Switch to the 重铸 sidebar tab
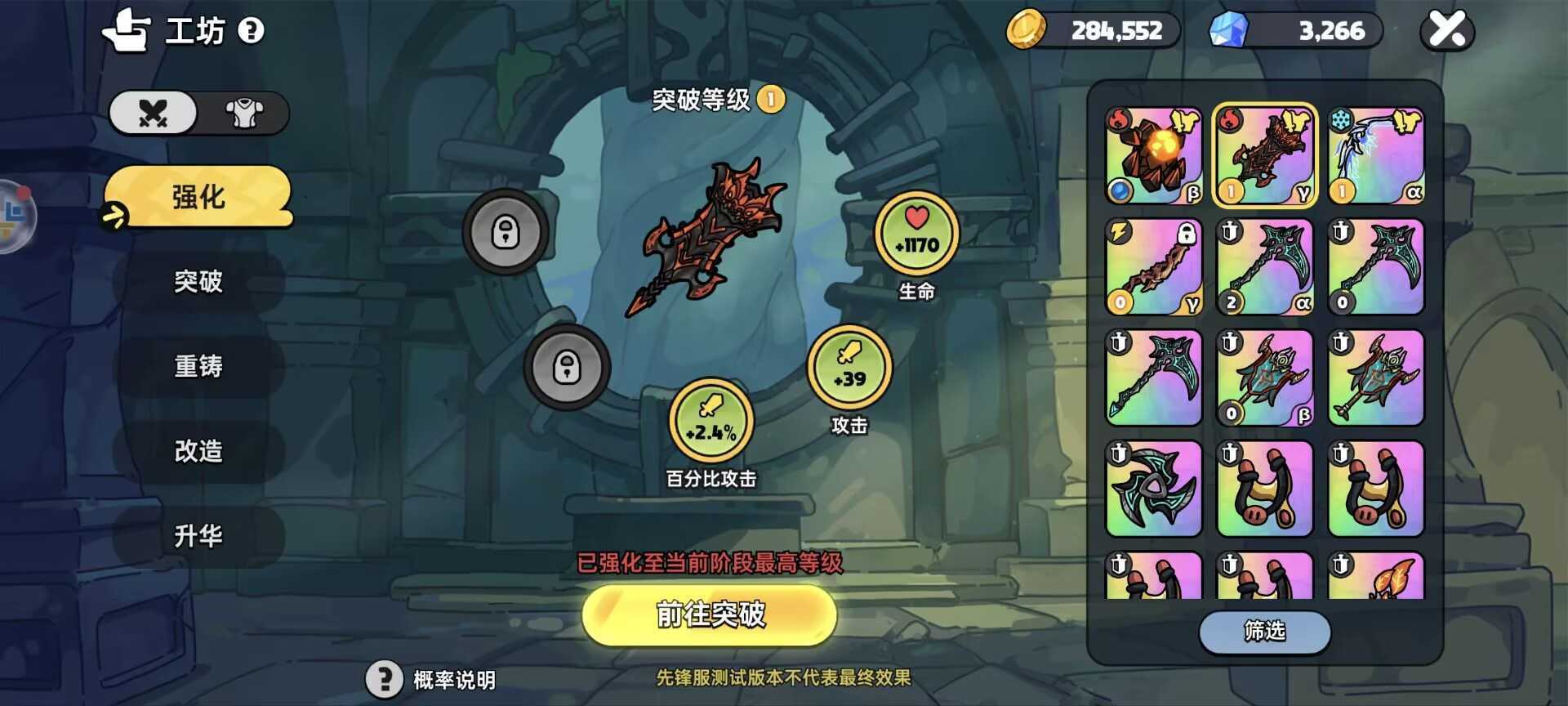Screen dimensions: 1568x706 tap(198, 367)
